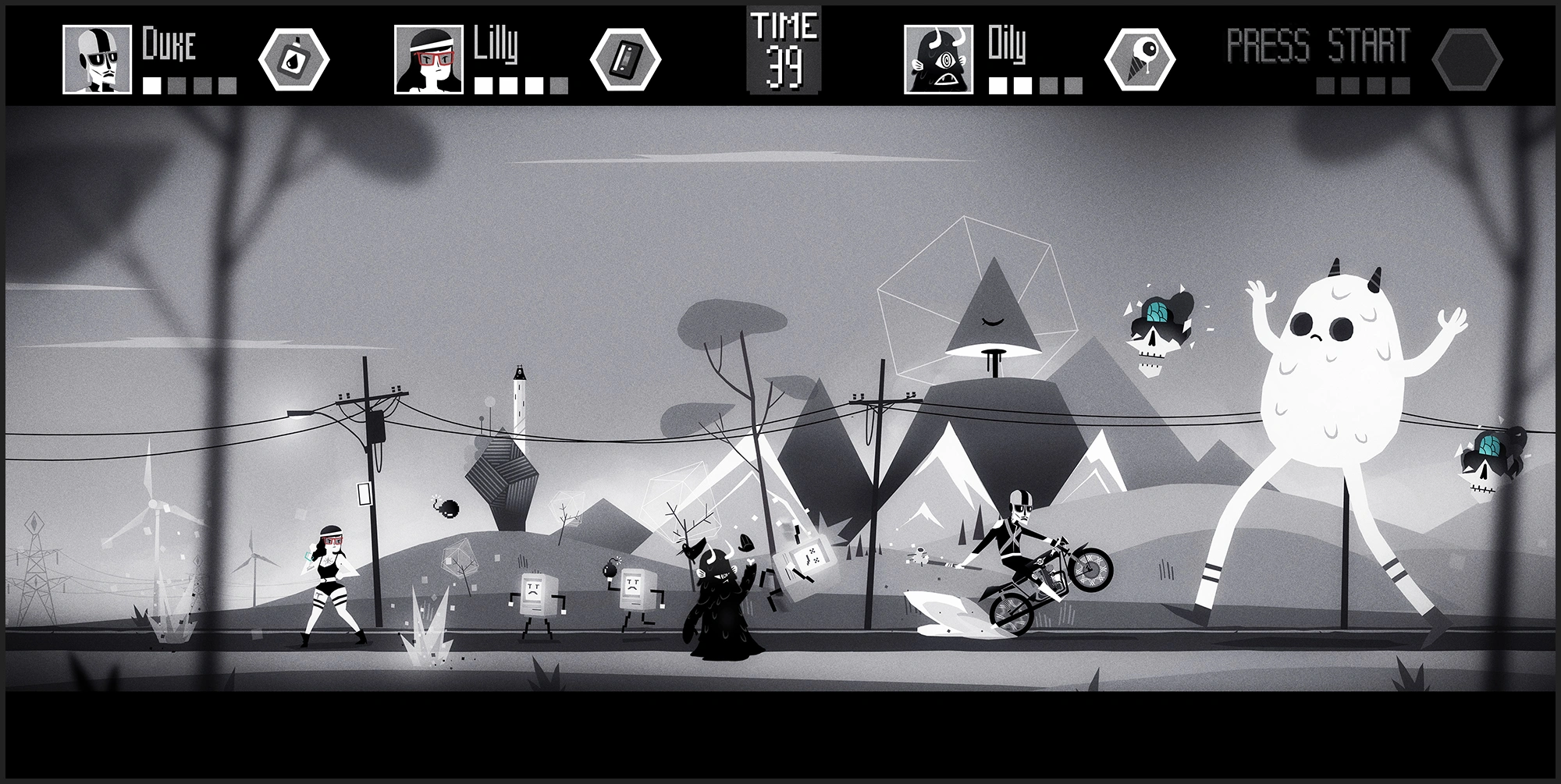Viewport: 1561px width, 784px height.
Task: Select Duke's oil bottle item hexagon
Action: point(293,60)
